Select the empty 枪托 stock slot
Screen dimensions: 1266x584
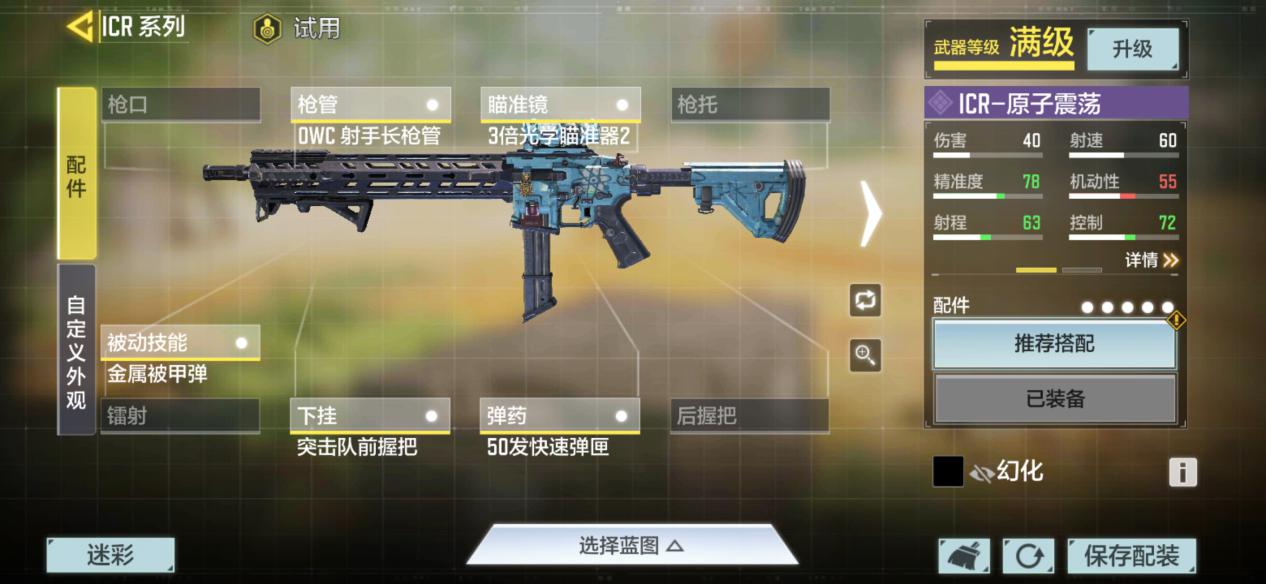coord(750,104)
